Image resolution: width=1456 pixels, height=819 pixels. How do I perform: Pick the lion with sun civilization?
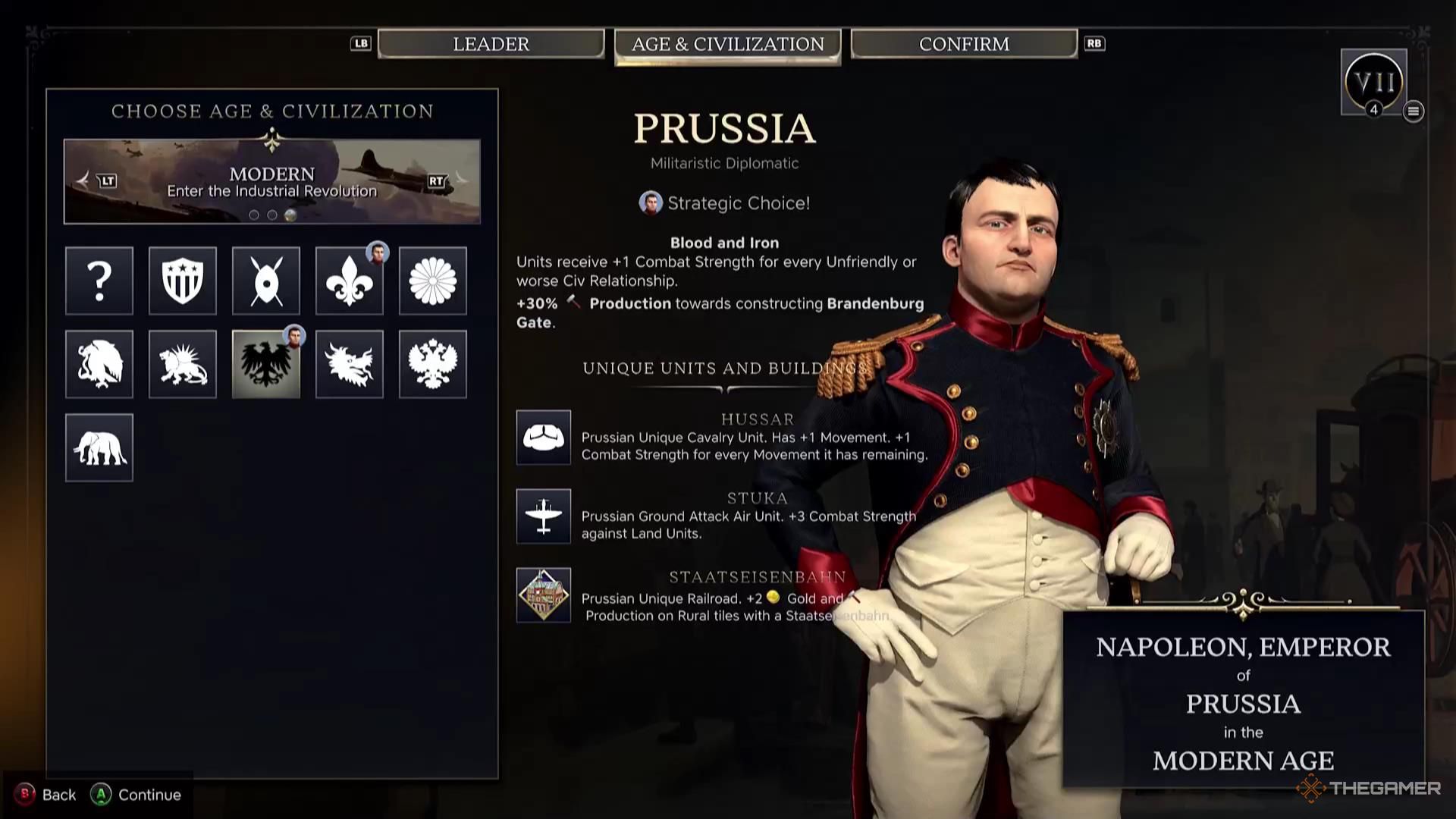coord(183,364)
